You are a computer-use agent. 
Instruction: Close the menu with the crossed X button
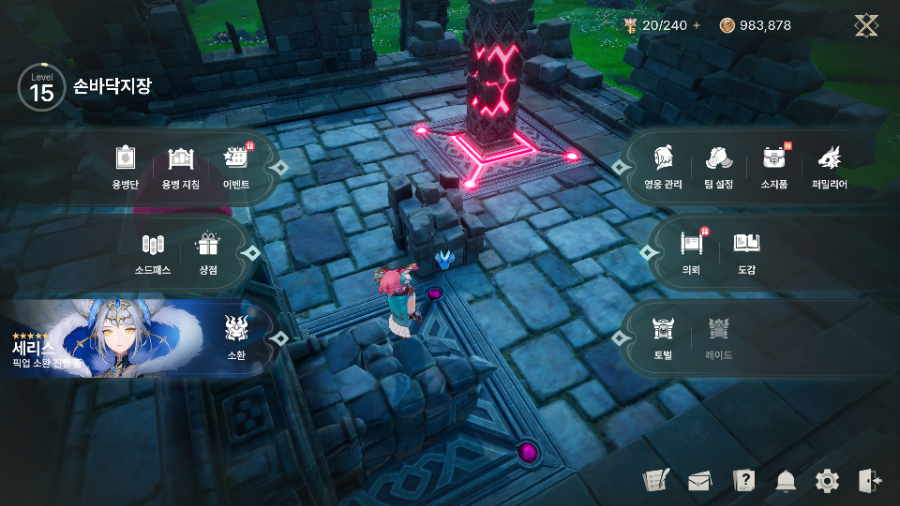[x=866, y=25]
